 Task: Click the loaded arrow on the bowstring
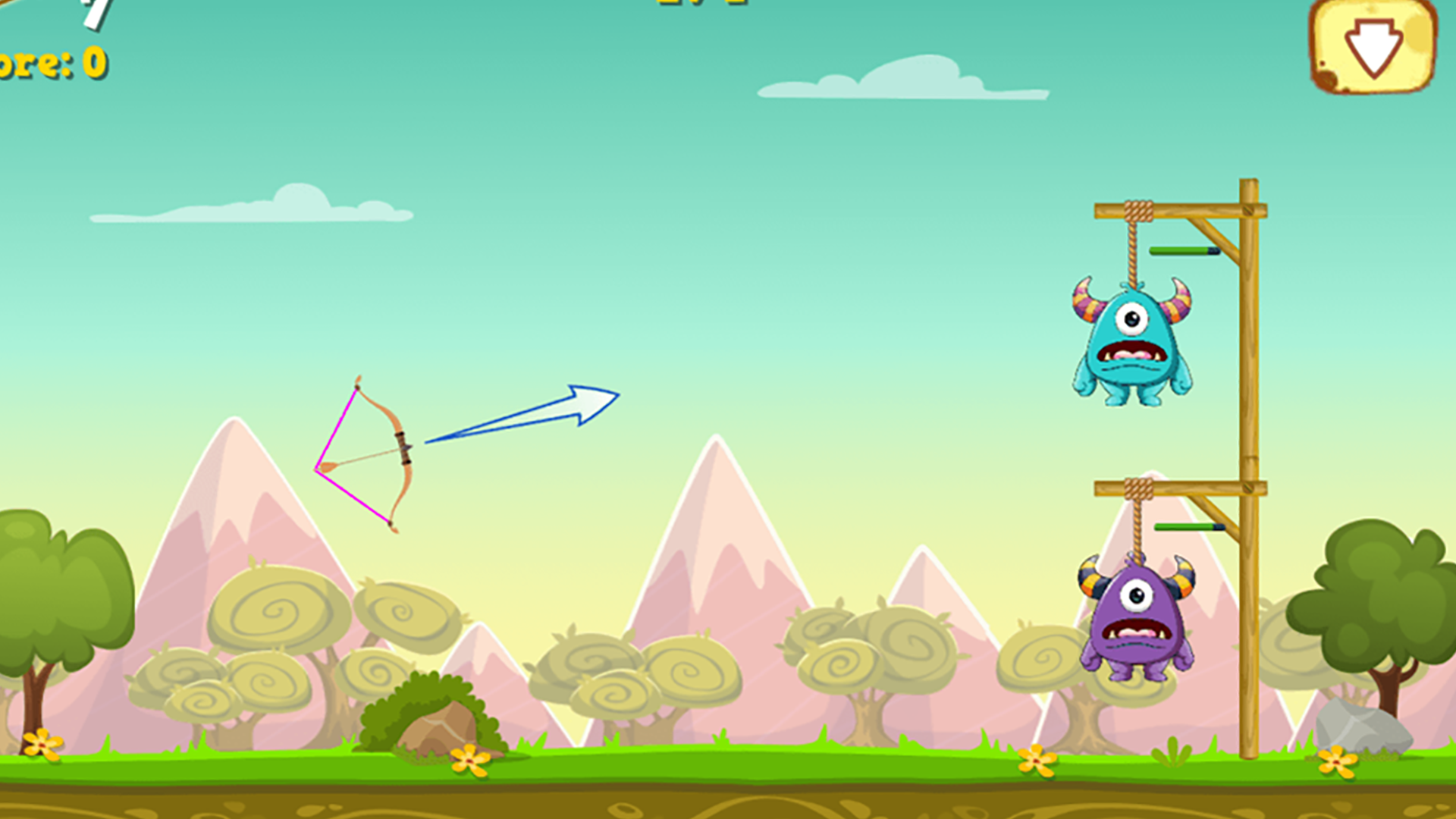tap(364, 459)
